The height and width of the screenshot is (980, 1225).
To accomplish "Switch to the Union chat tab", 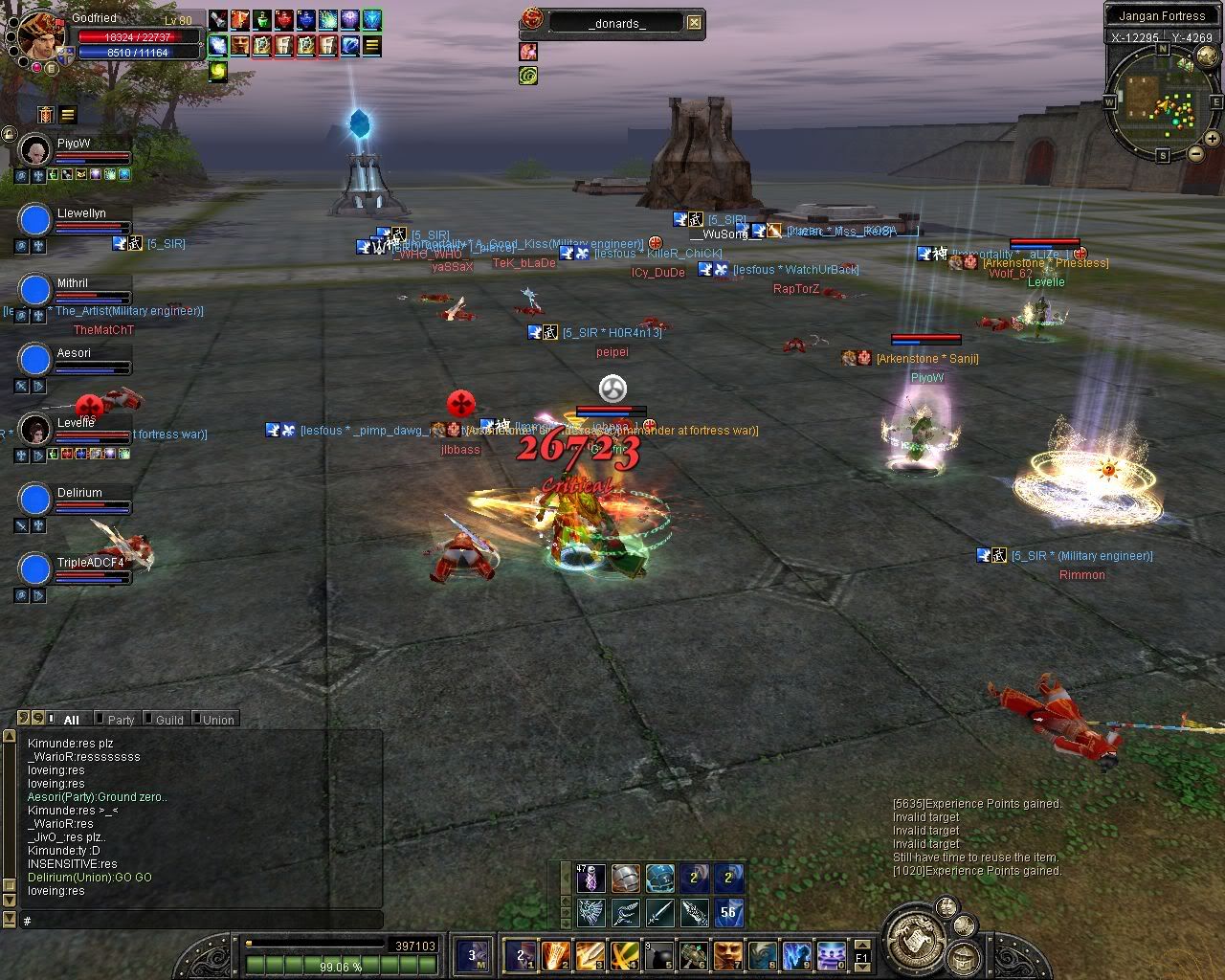I will click(217, 720).
